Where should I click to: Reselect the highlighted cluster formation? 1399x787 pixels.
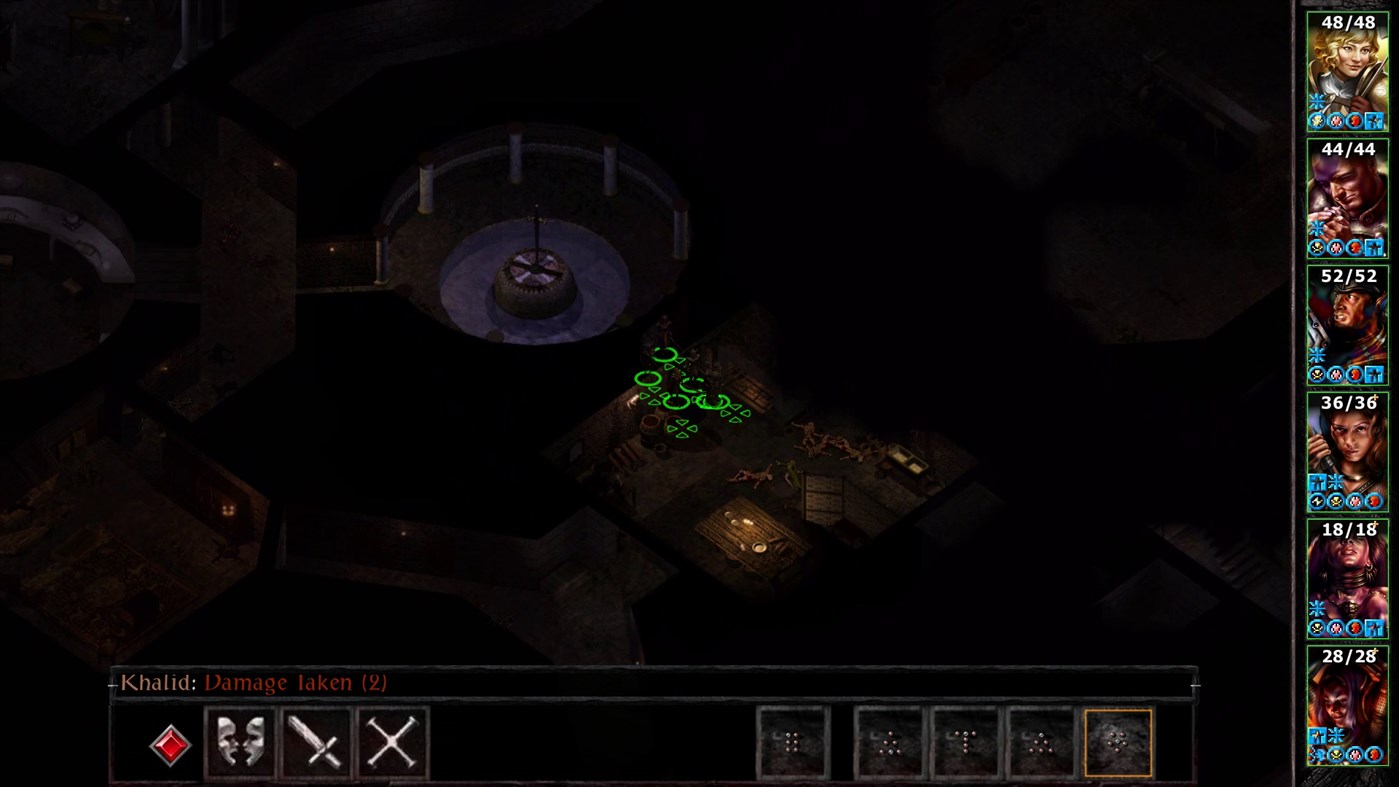tap(1118, 740)
